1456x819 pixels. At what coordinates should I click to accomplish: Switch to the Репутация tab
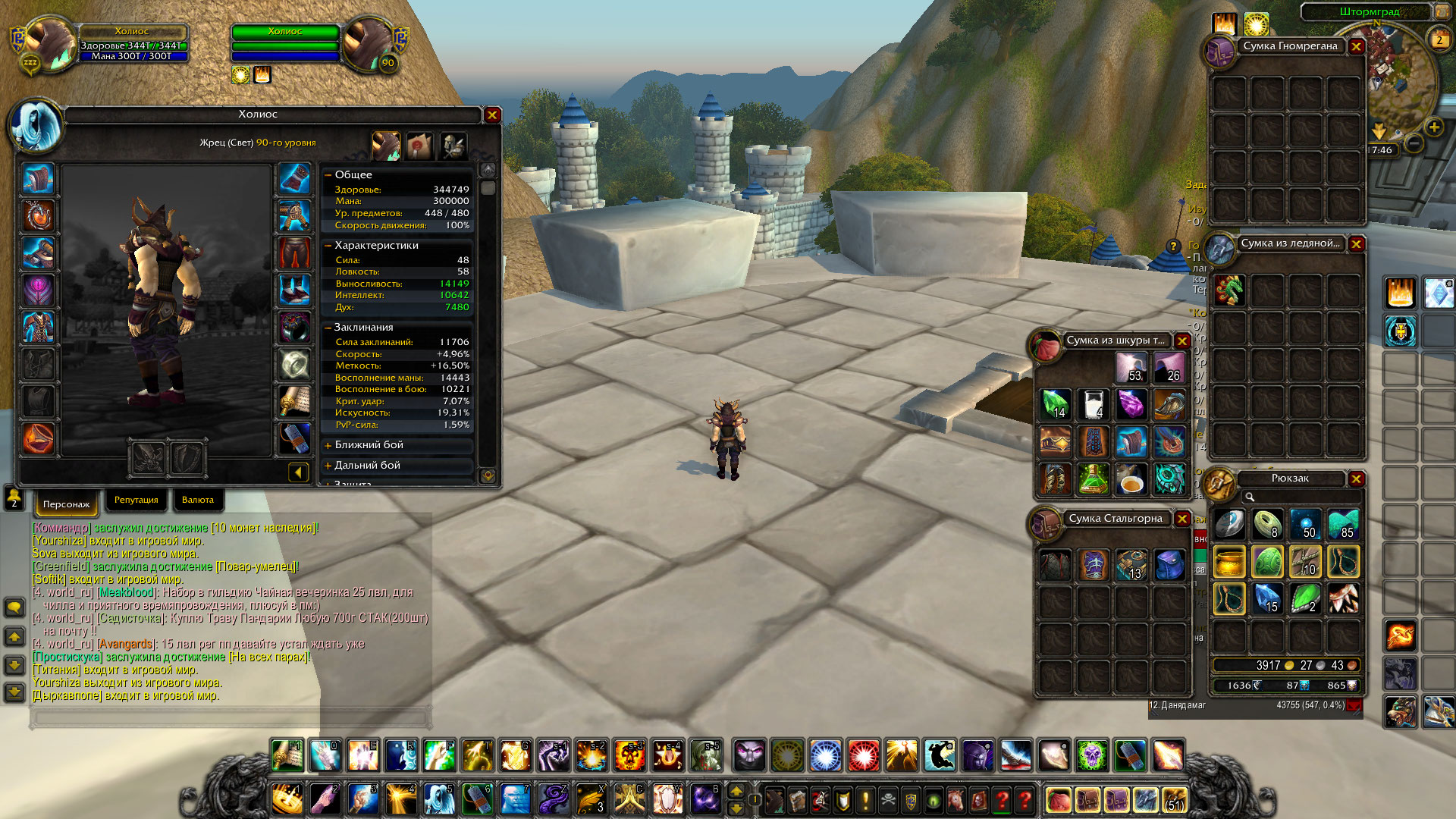[136, 500]
